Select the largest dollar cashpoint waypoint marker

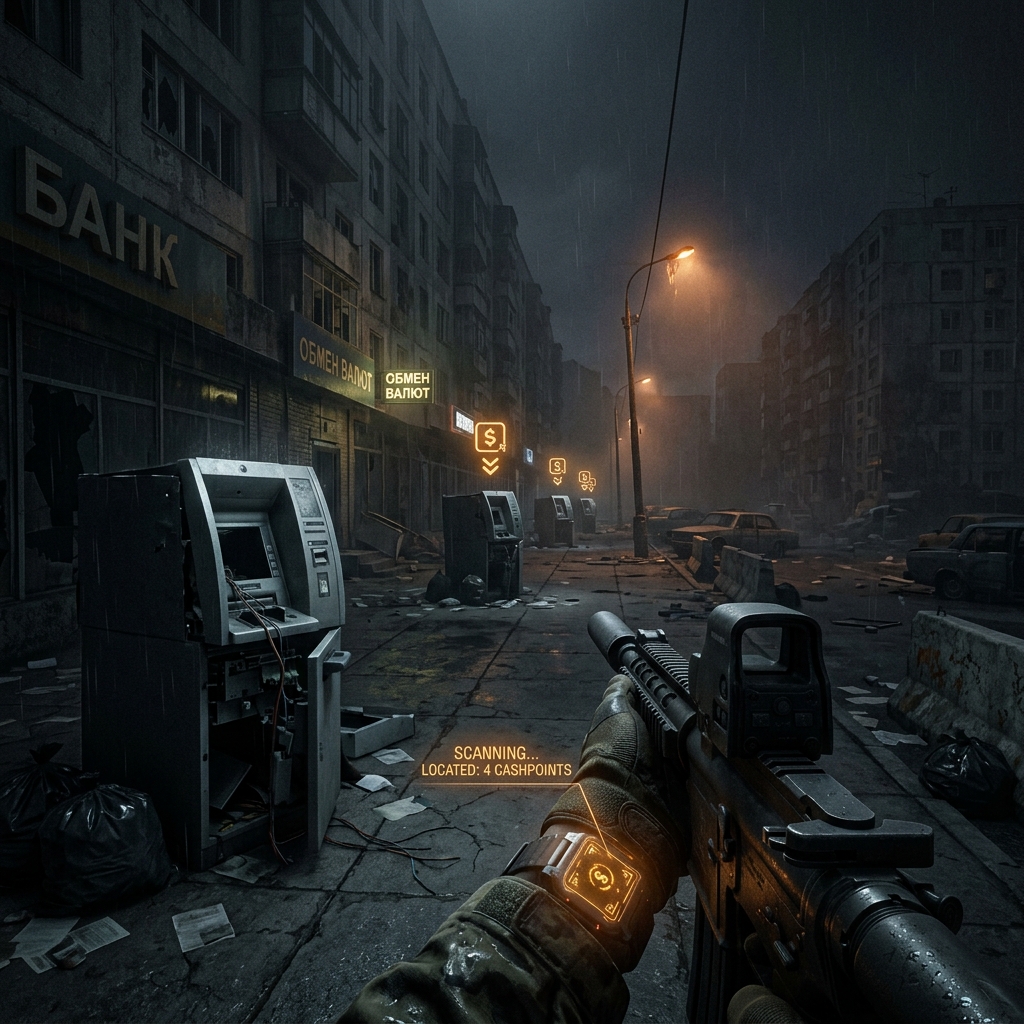[x=490, y=437]
